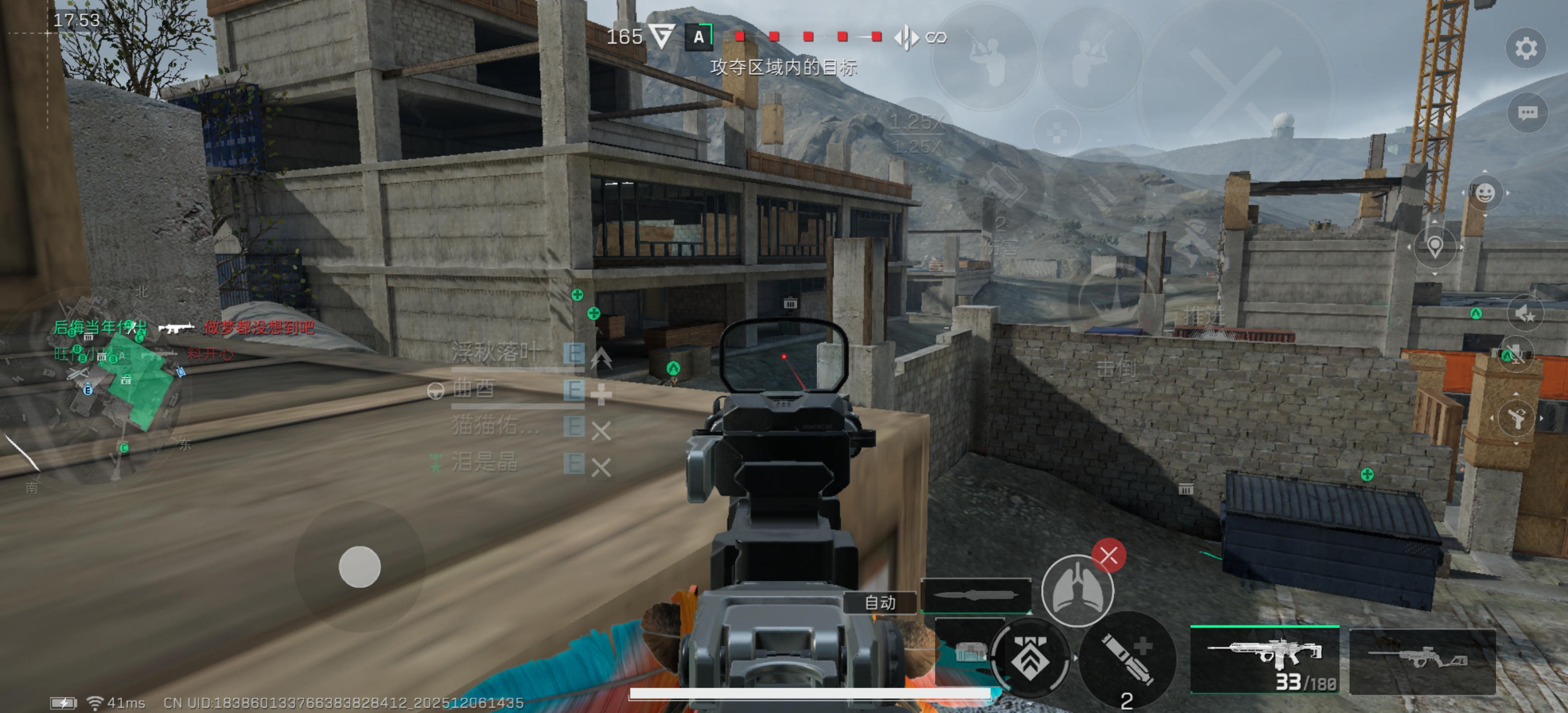
Task: Open the settings gear menu
Action: 1525,49
